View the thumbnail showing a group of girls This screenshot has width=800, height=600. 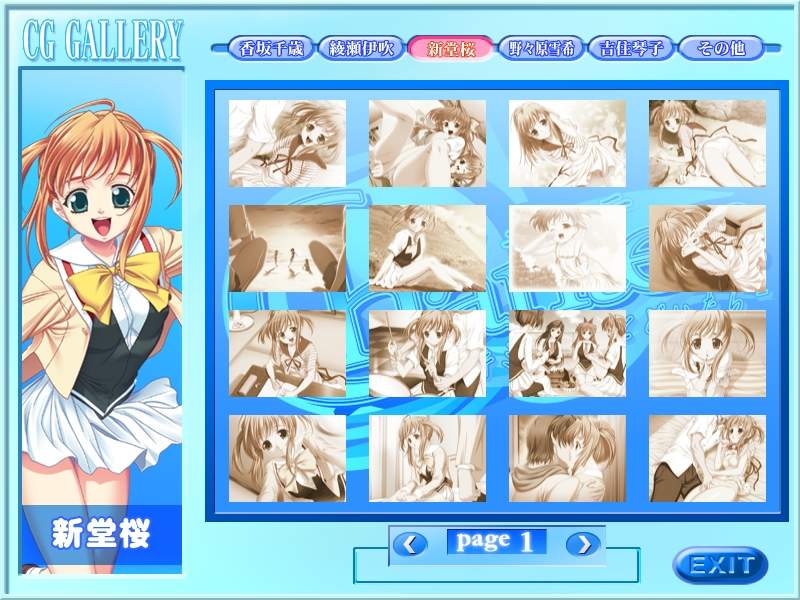[567, 354]
